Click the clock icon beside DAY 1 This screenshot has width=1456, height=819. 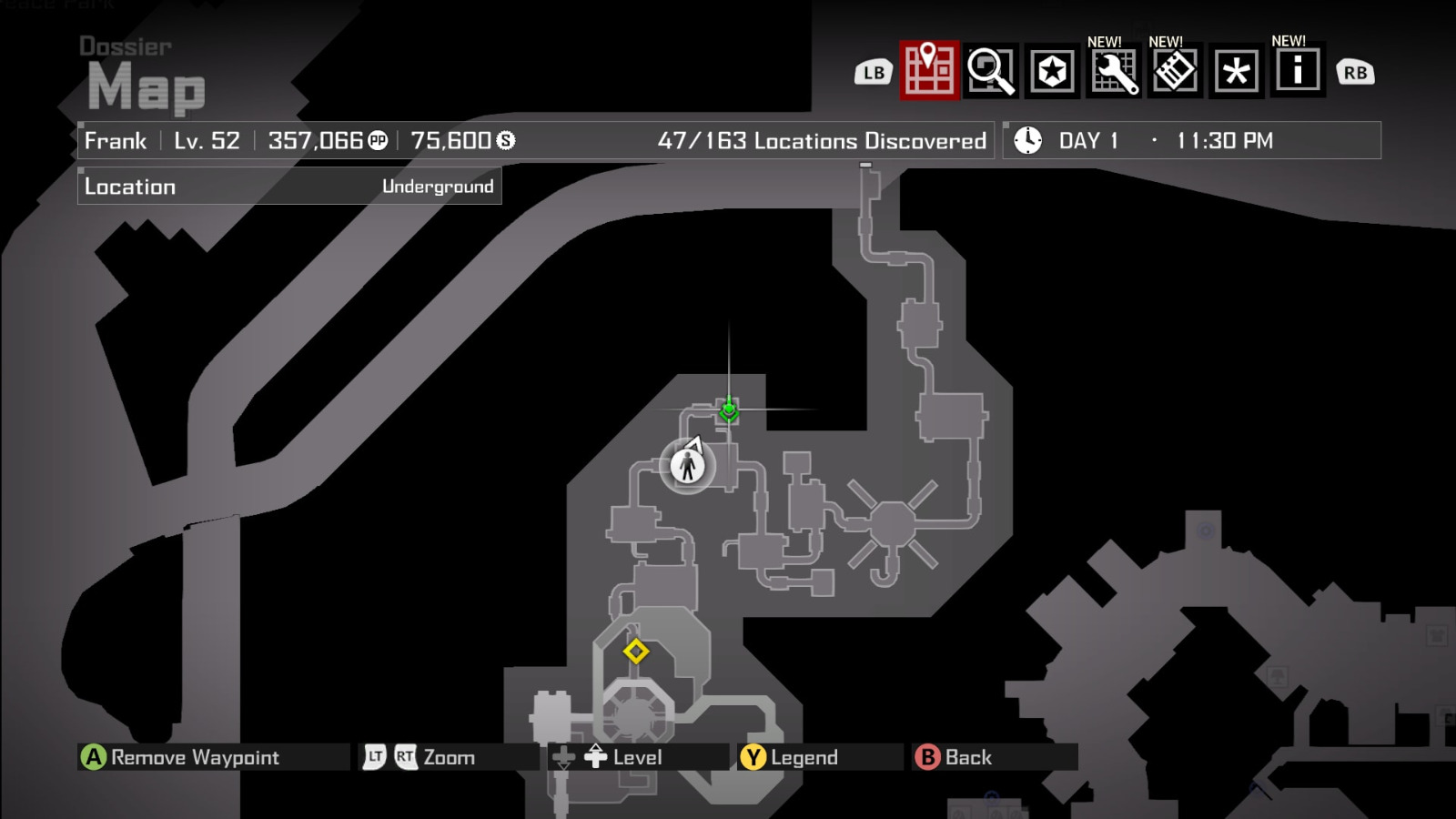coord(1026,140)
